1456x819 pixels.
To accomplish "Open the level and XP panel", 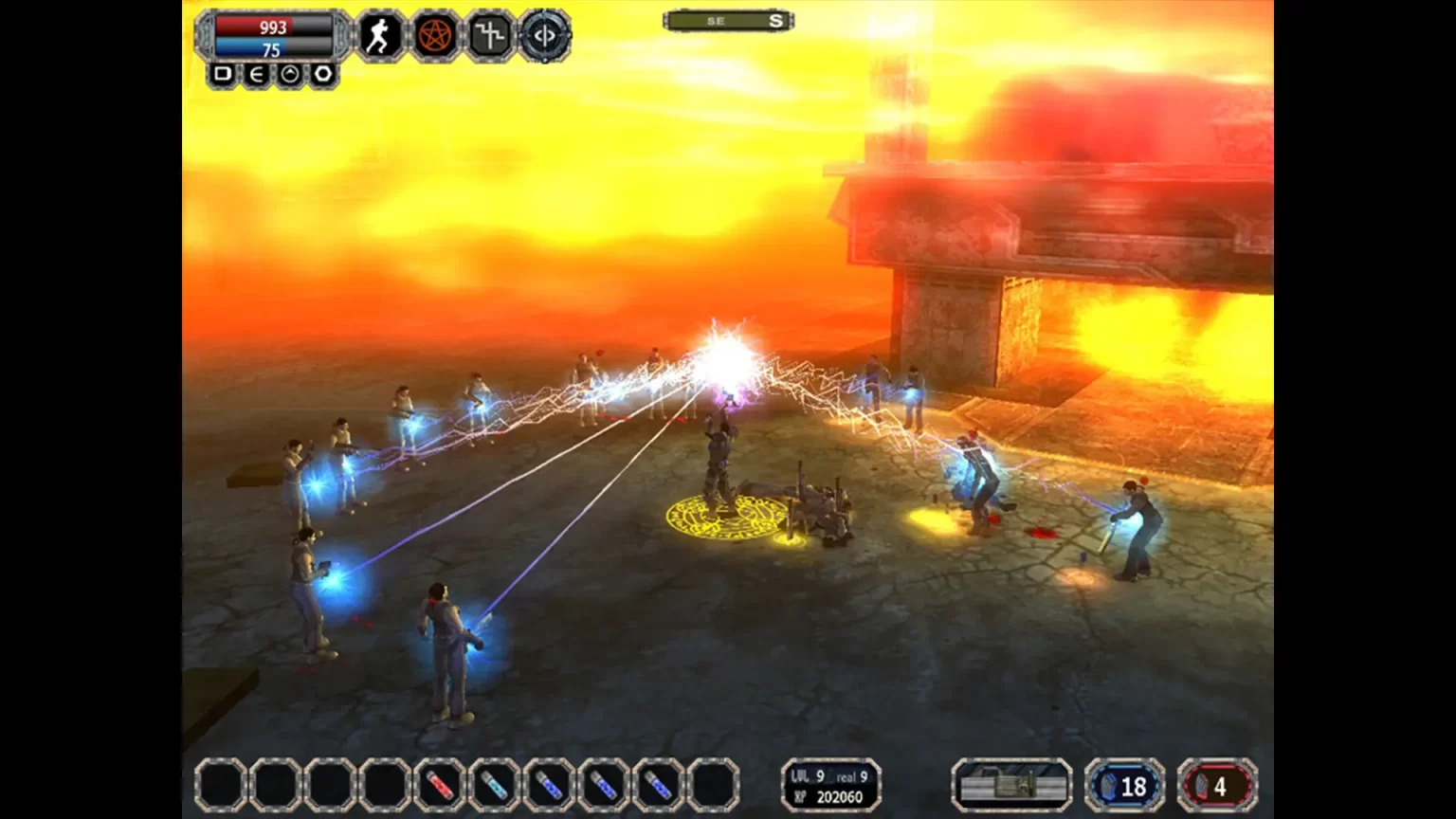I will [831, 786].
